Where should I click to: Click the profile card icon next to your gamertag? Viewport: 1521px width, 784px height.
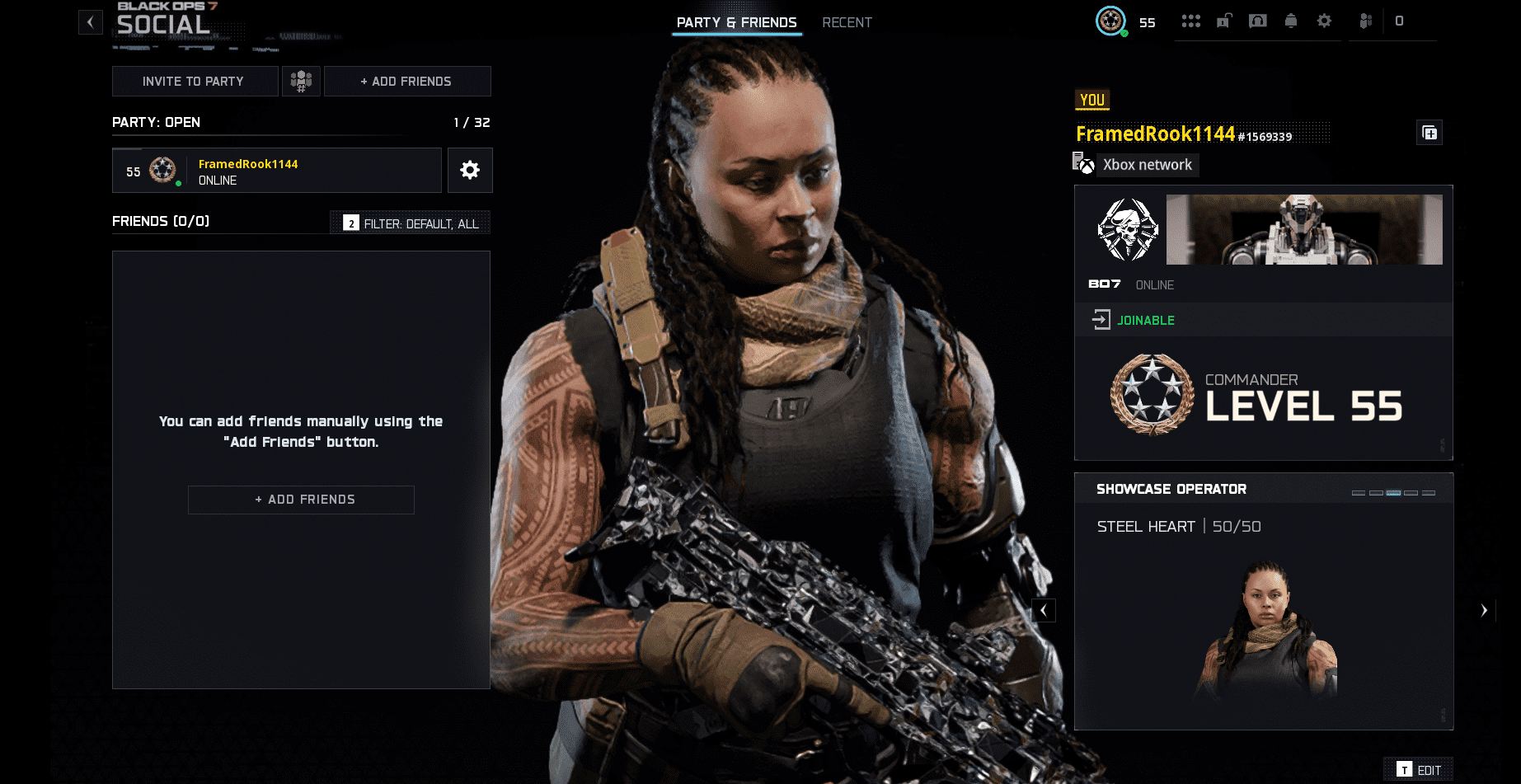(x=1430, y=132)
